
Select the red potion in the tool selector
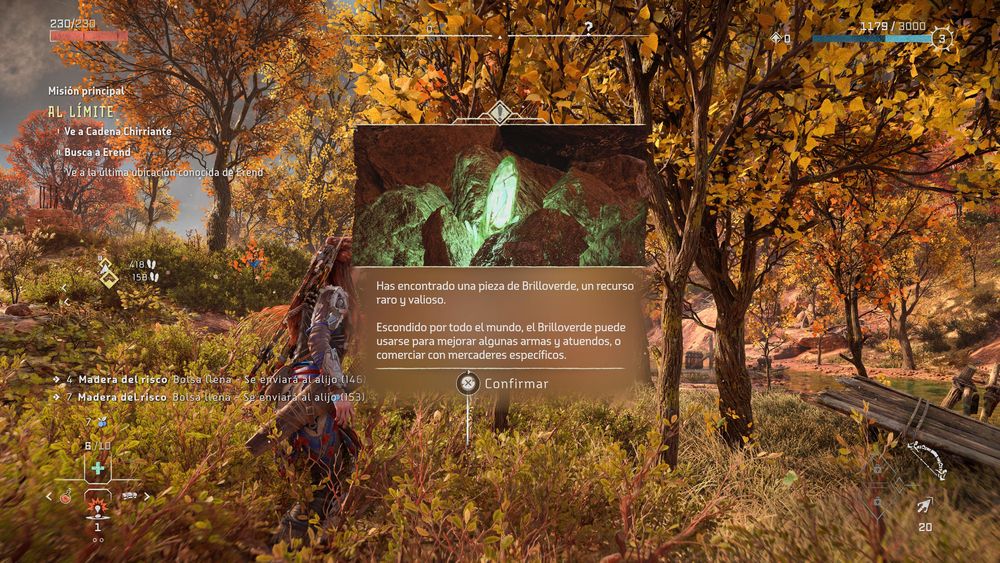click(x=66, y=496)
